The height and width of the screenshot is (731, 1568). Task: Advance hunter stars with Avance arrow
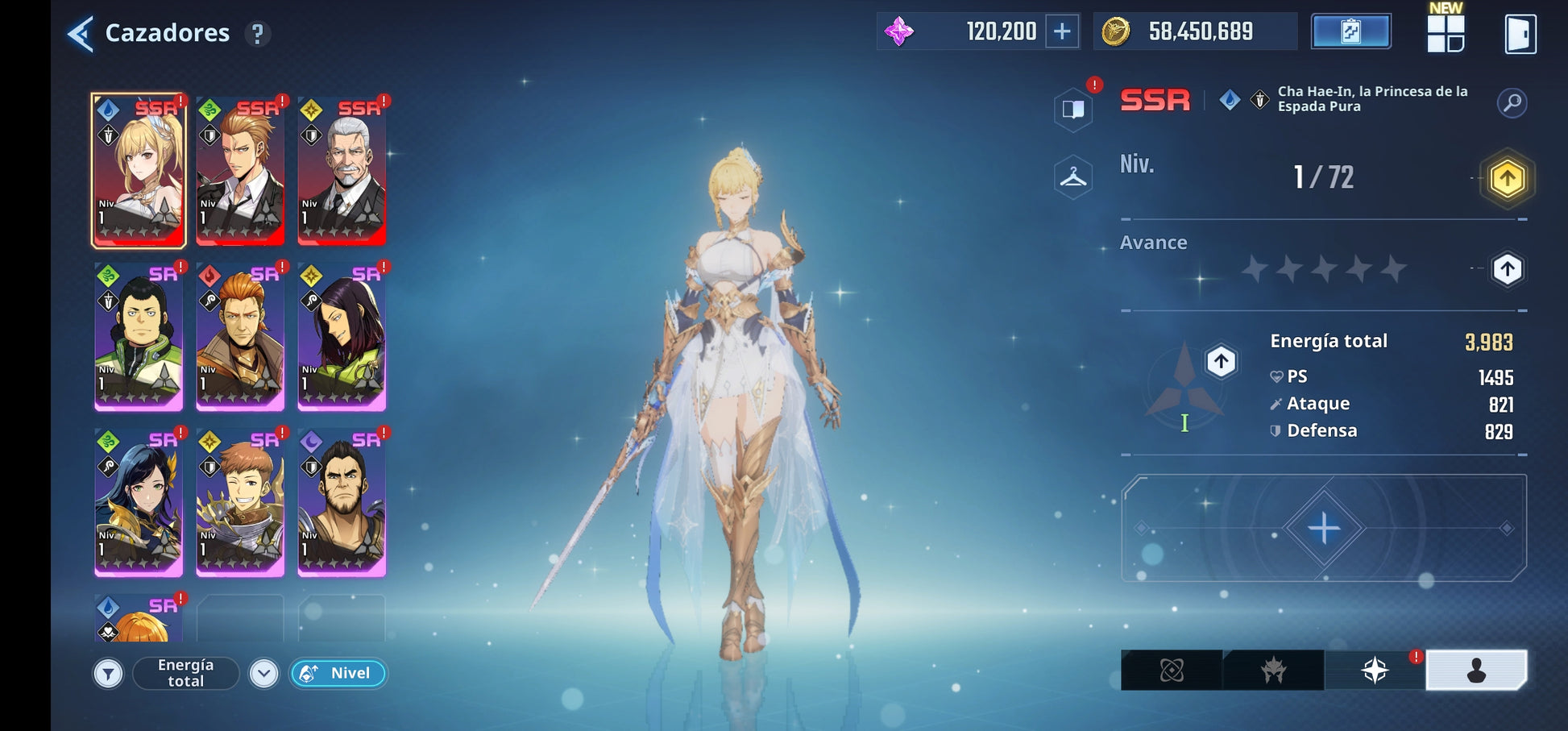point(1507,268)
